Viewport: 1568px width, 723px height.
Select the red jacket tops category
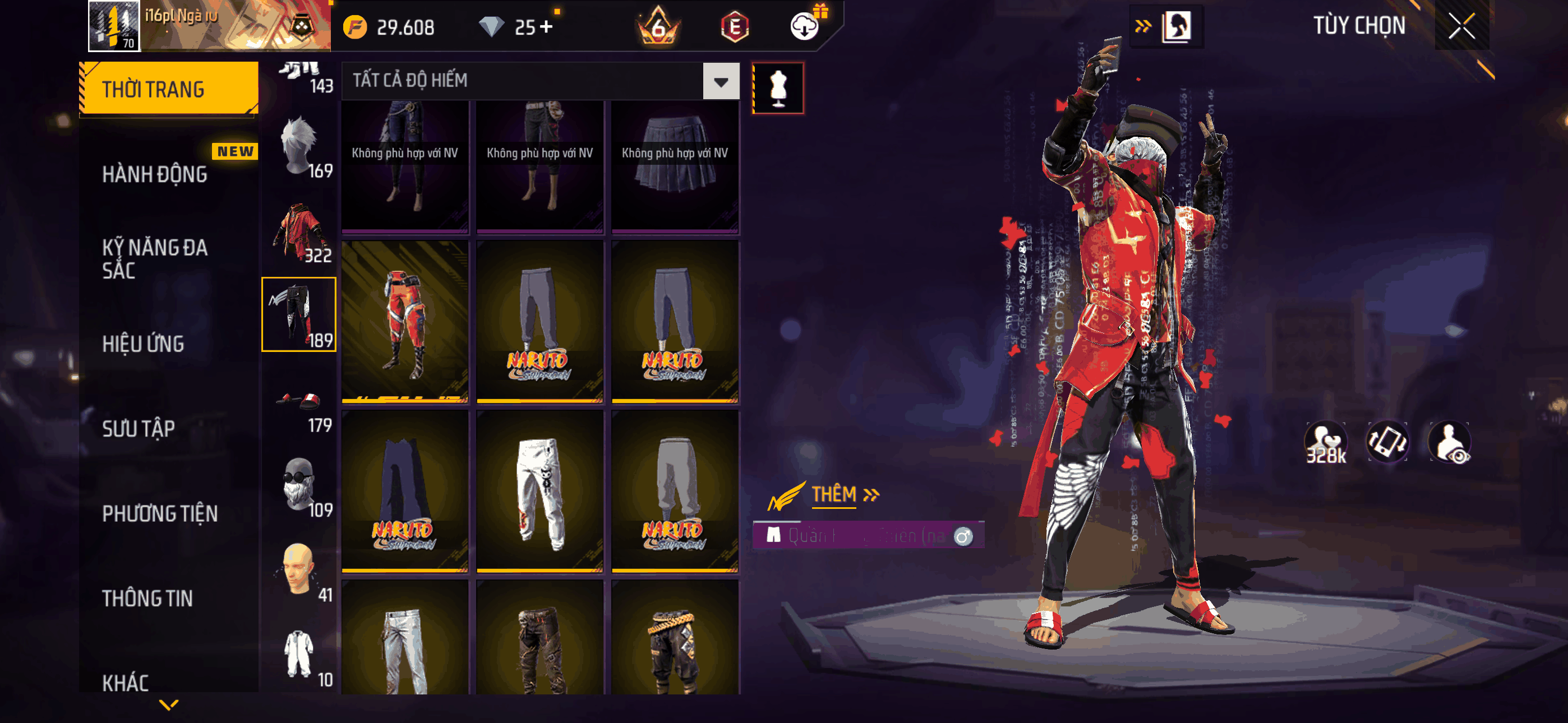point(299,231)
